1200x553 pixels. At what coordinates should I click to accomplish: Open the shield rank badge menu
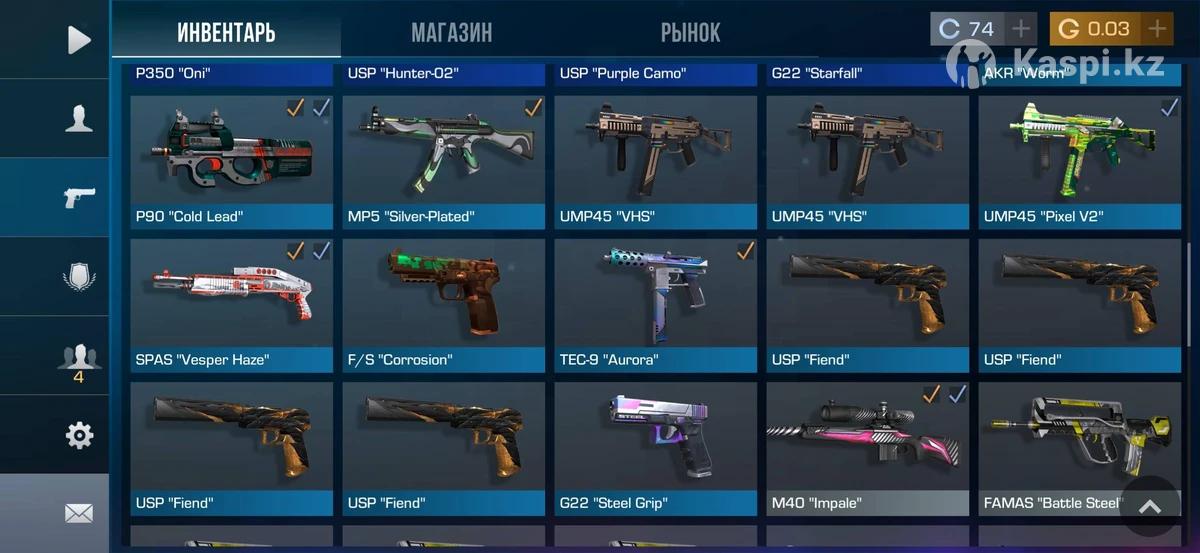point(78,276)
